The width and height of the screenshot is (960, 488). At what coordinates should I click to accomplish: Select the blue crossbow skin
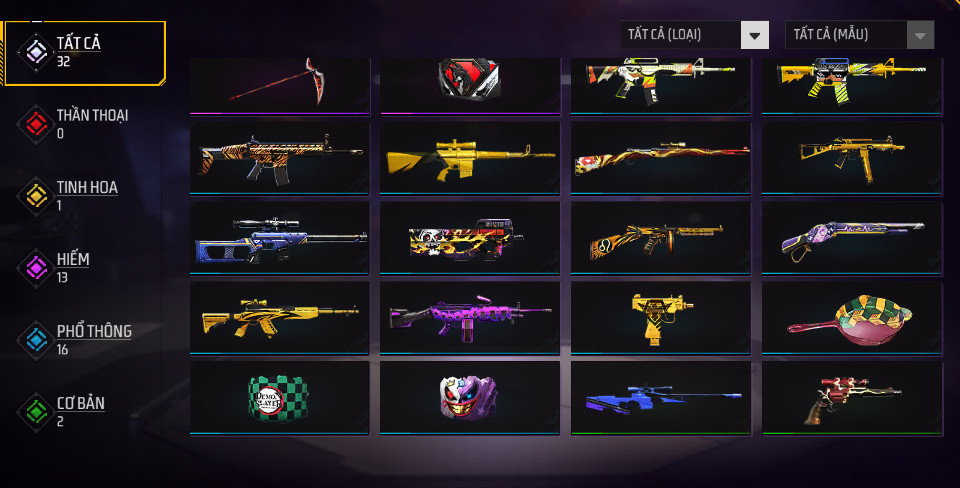point(661,397)
